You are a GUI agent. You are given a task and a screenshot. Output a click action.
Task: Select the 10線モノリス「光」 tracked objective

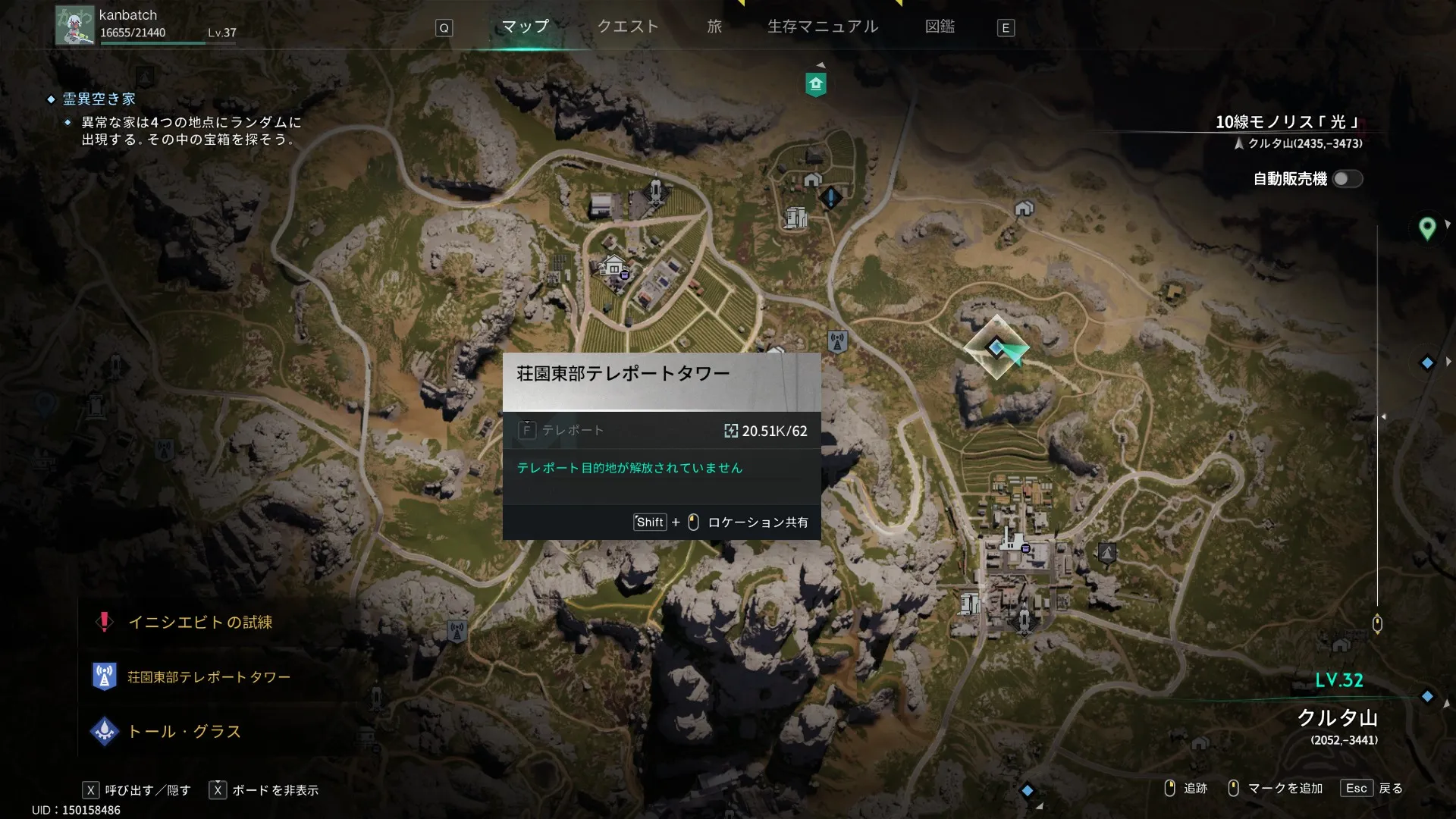pyautogui.click(x=1288, y=122)
